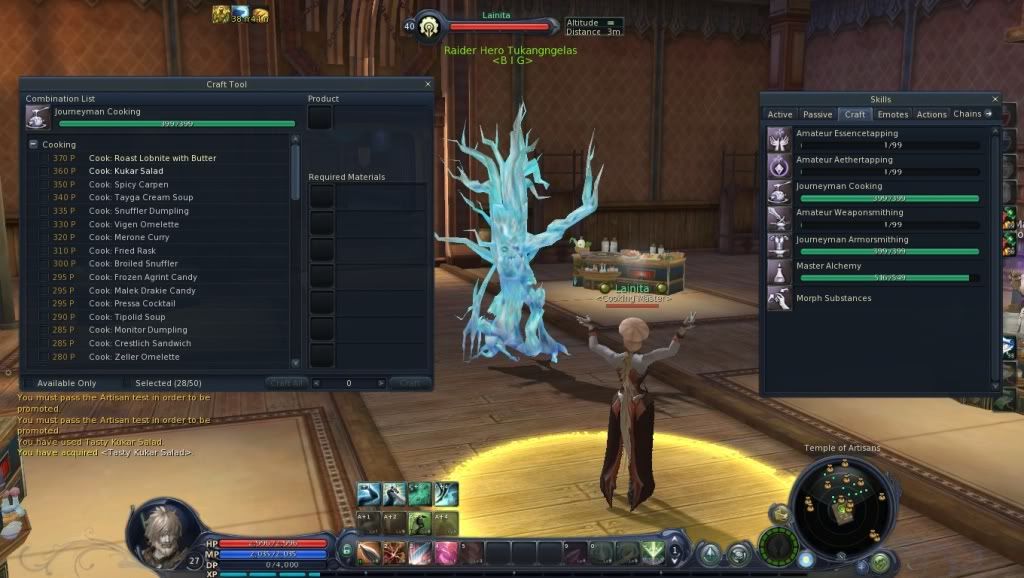Screen dimensions: 1024x578
Task: Open the Chains tab
Action: [x=967, y=115]
